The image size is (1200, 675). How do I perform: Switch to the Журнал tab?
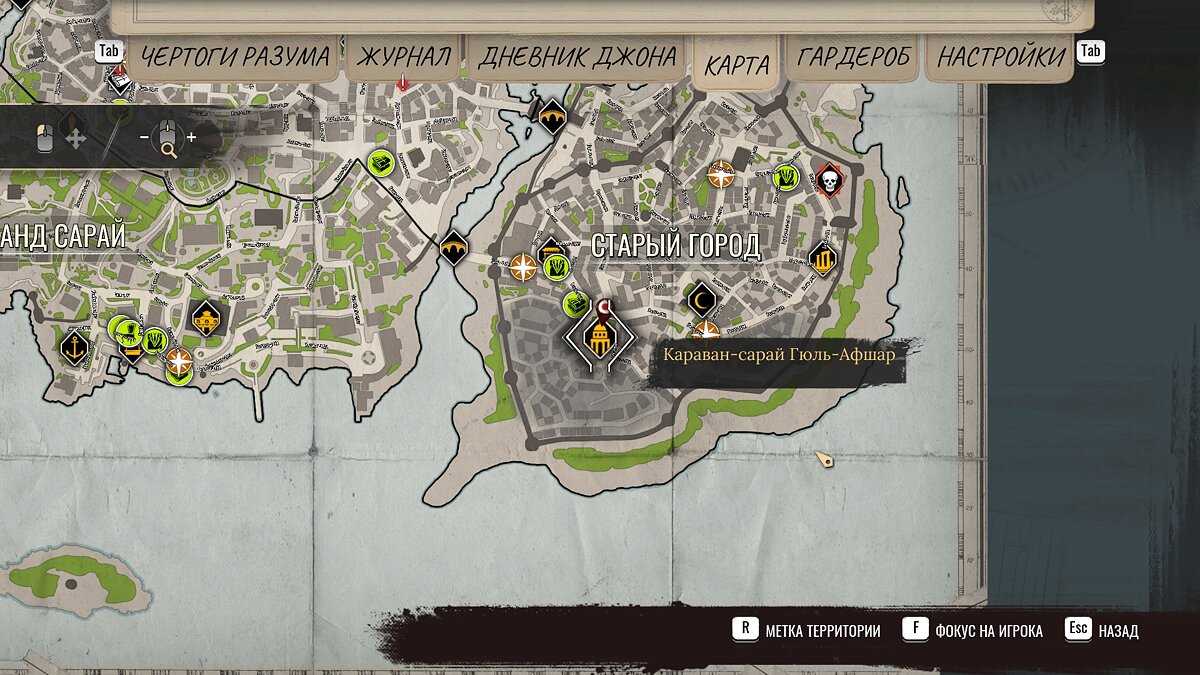click(x=403, y=57)
